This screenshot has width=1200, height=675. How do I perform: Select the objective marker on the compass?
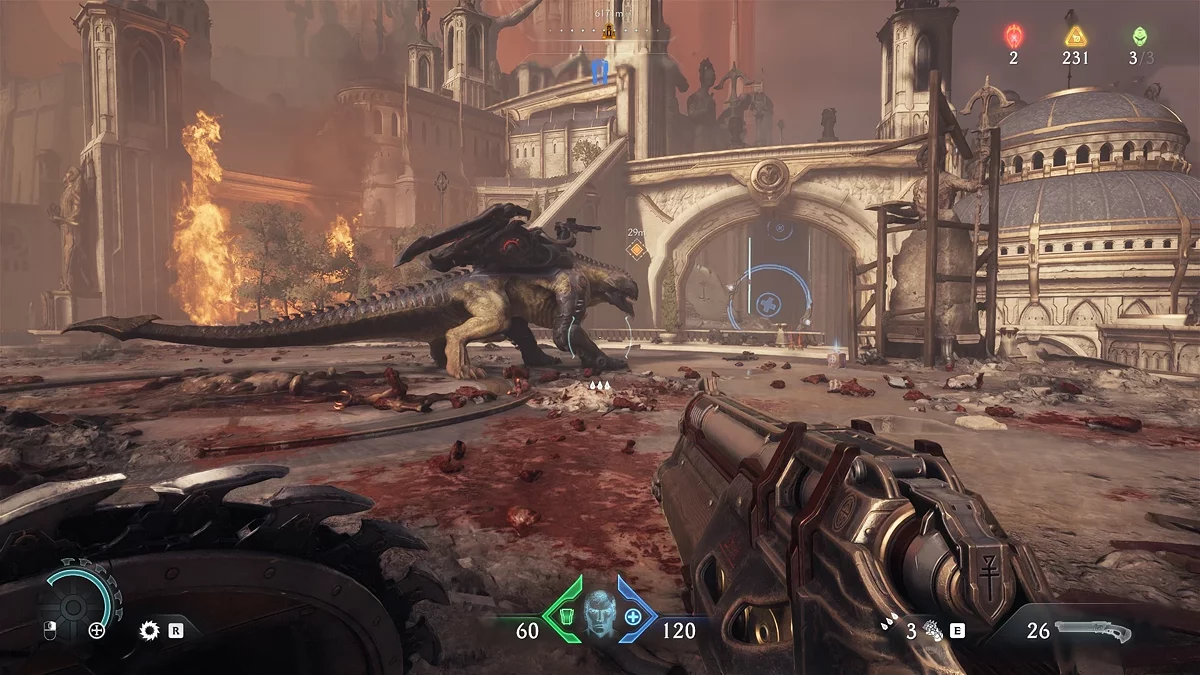[607, 30]
